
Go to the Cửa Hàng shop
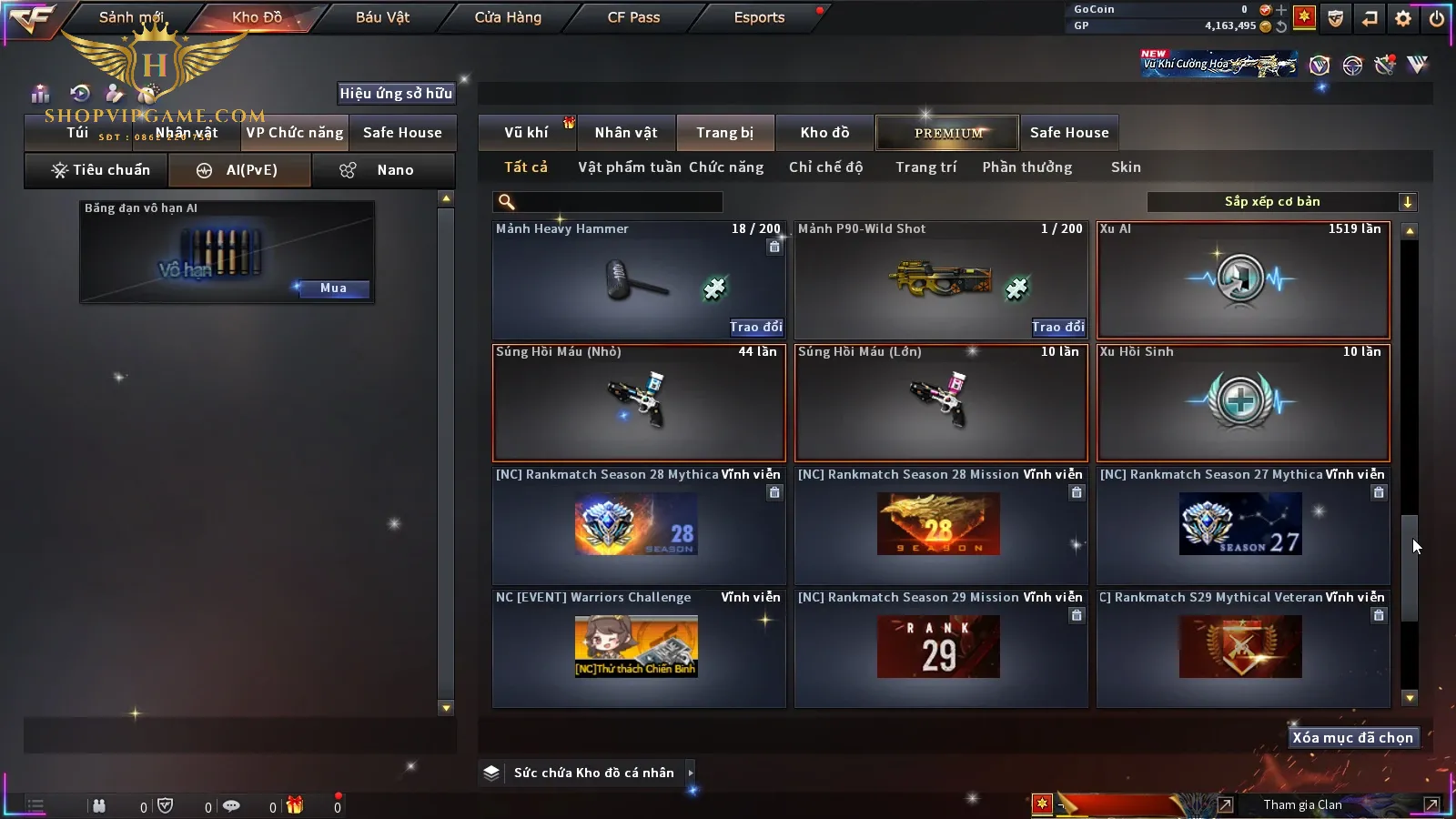[x=508, y=17]
